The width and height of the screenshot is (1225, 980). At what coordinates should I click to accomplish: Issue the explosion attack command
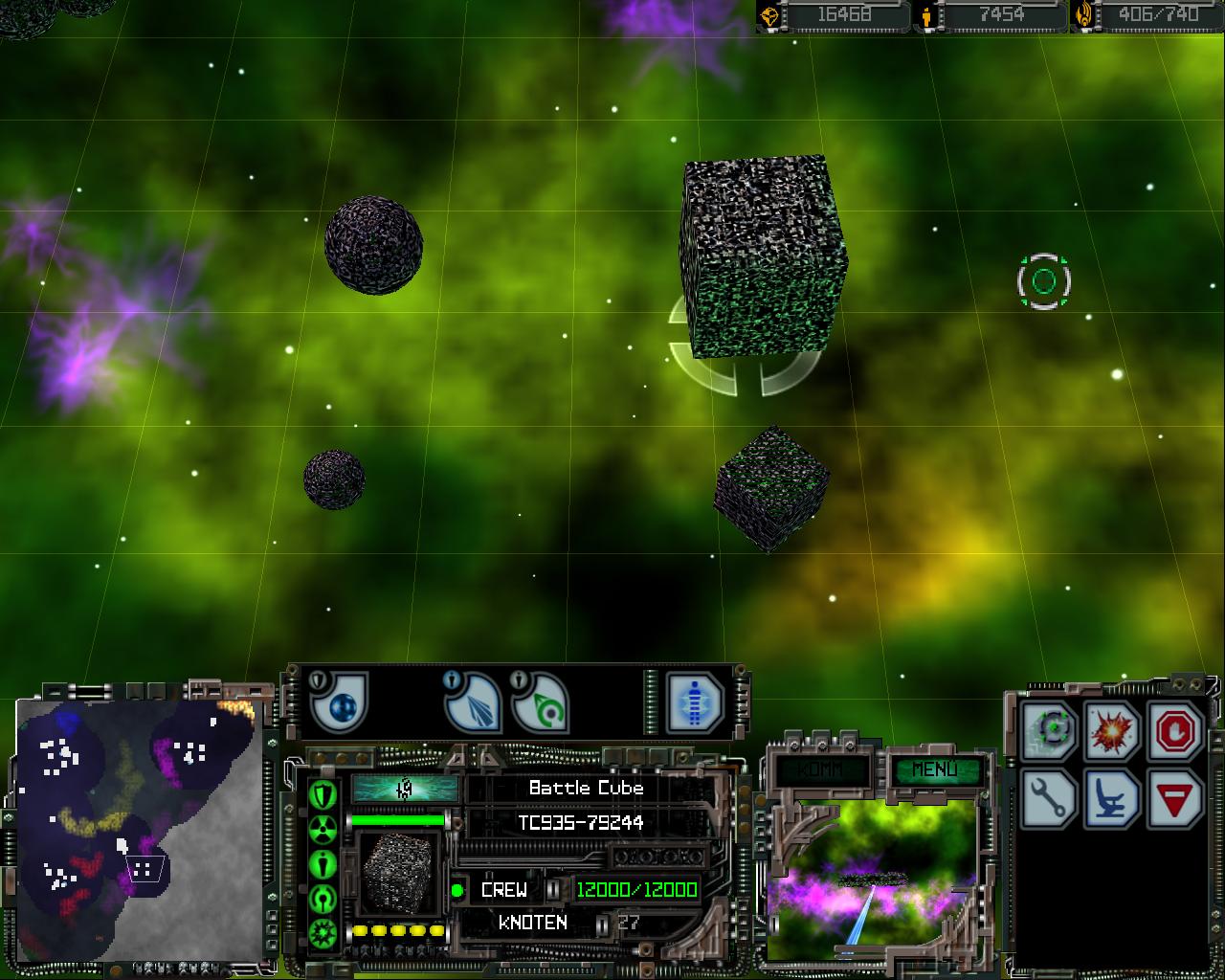[1114, 731]
